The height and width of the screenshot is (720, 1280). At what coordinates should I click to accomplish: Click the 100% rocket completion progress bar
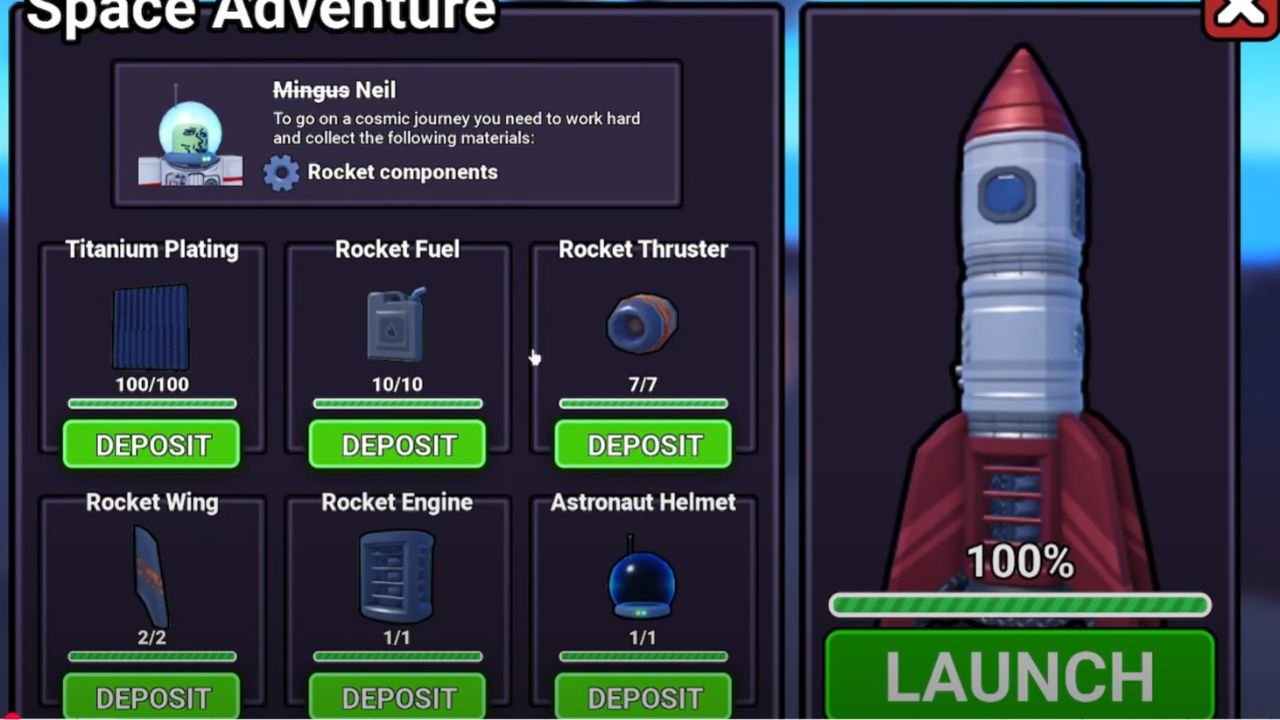[1019, 604]
